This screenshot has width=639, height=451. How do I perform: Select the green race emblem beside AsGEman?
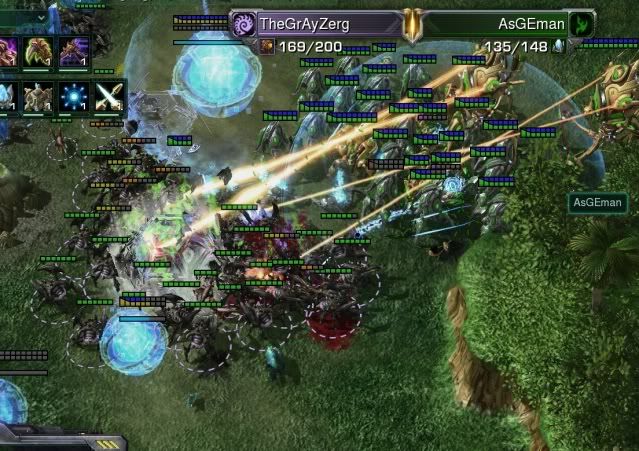[x=582, y=23]
